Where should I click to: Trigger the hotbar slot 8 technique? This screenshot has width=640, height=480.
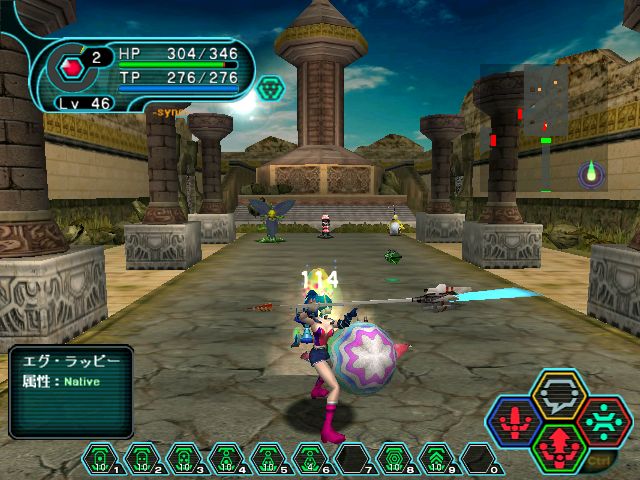[x=393, y=457]
